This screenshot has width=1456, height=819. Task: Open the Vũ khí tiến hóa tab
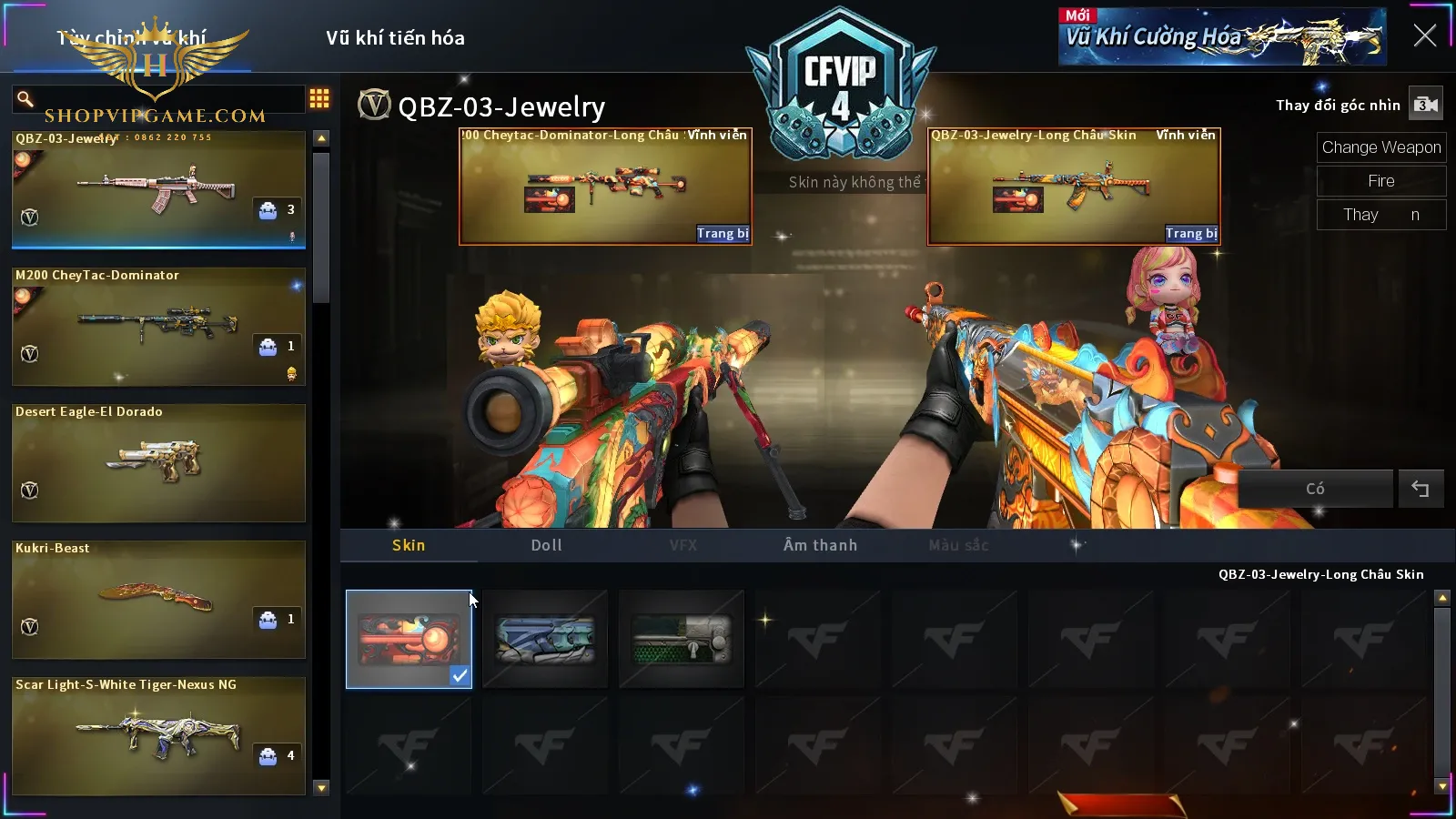[x=395, y=38]
